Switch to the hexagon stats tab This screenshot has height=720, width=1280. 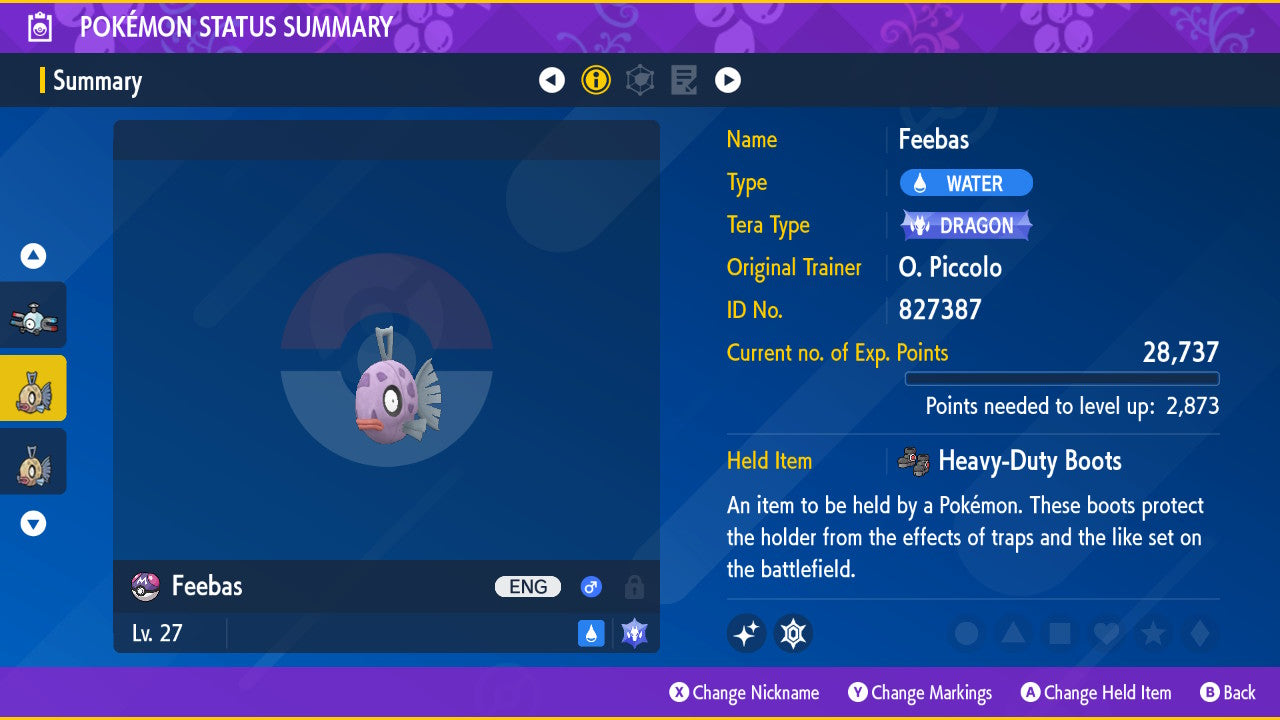click(x=640, y=80)
